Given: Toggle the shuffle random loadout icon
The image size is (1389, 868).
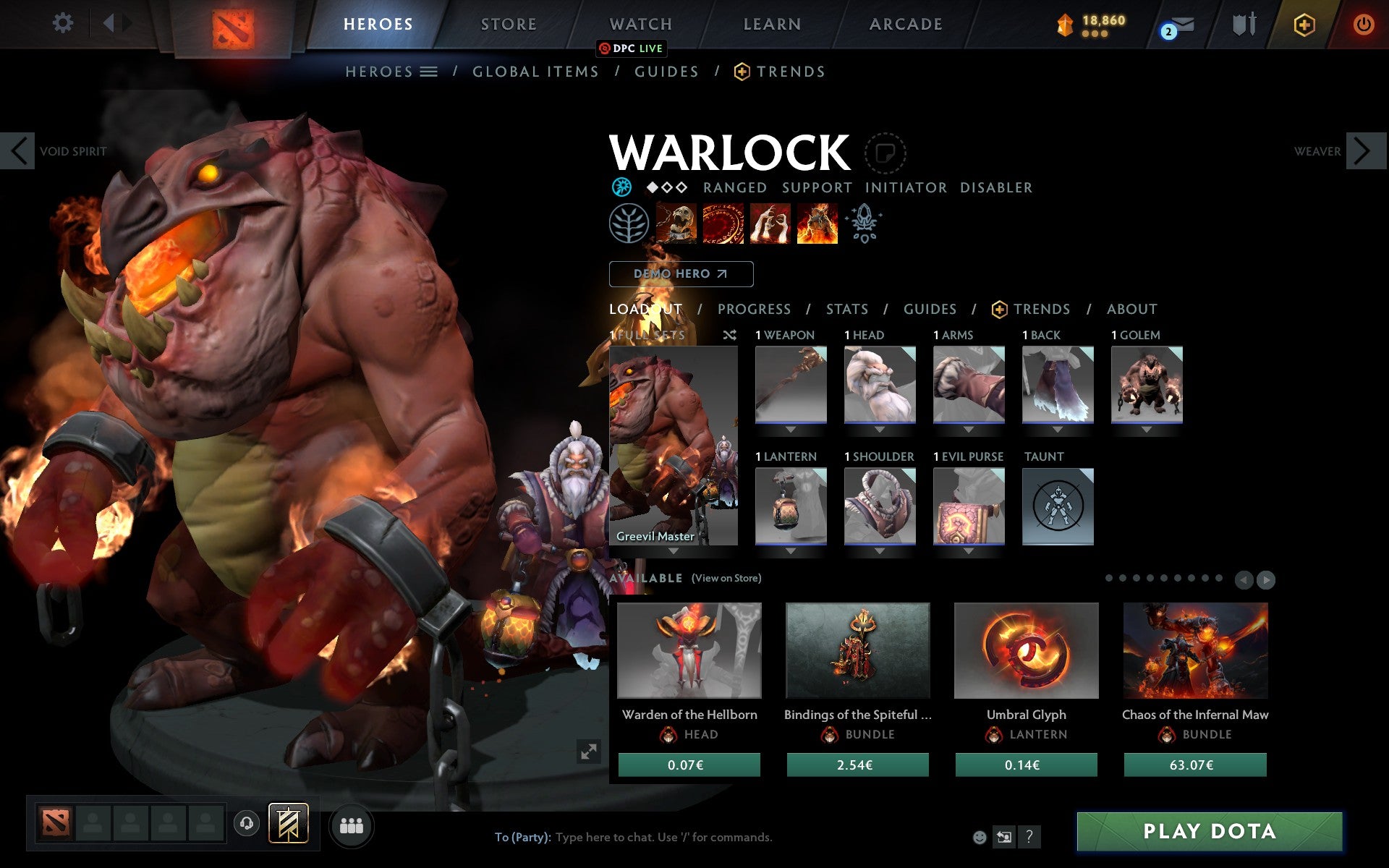Looking at the screenshot, I should [729, 335].
